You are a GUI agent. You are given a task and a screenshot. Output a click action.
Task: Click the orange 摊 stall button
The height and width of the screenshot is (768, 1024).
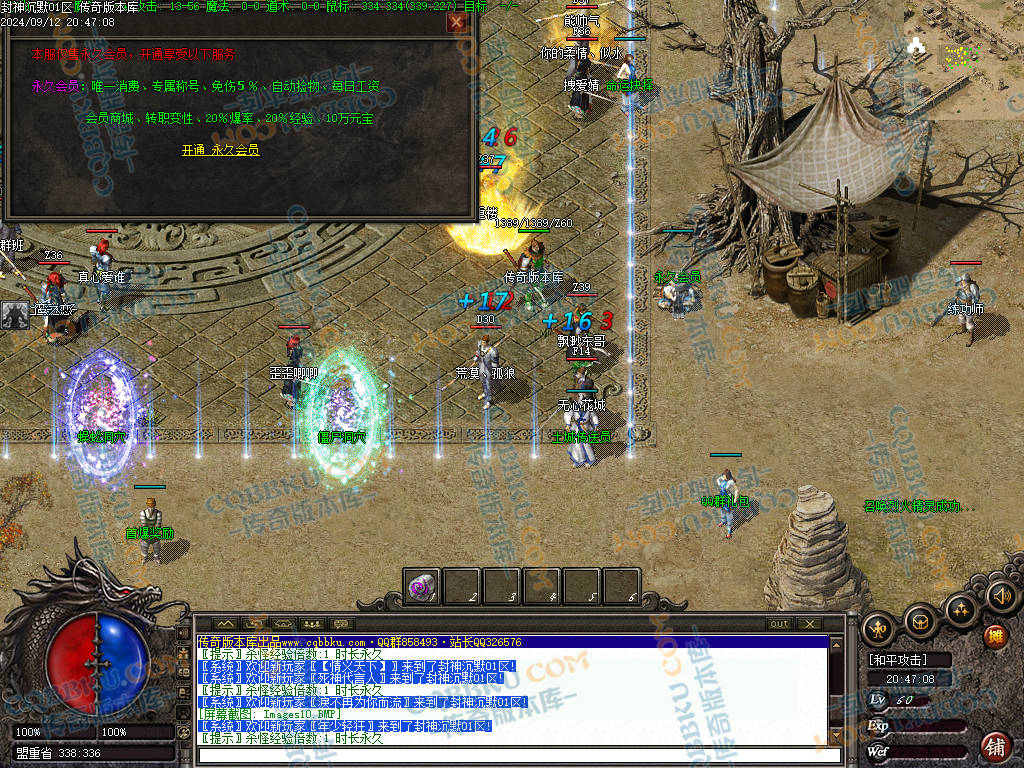(995, 636)
